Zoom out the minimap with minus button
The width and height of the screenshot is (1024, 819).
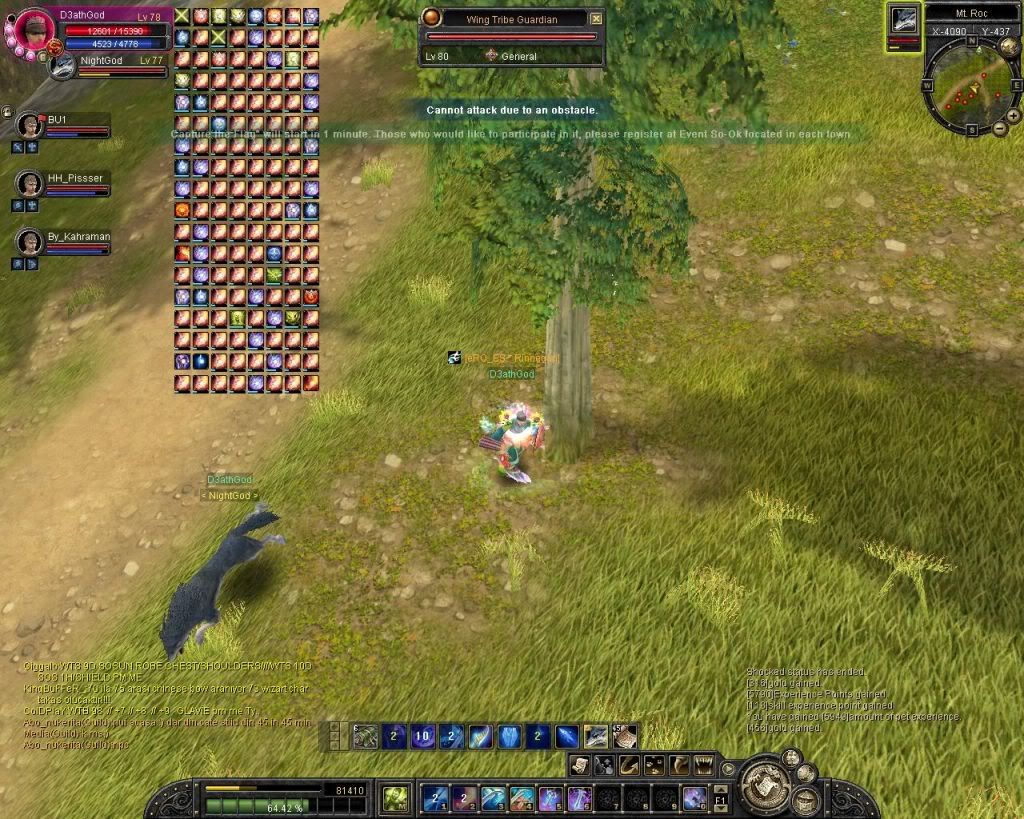tap(999, 129)
